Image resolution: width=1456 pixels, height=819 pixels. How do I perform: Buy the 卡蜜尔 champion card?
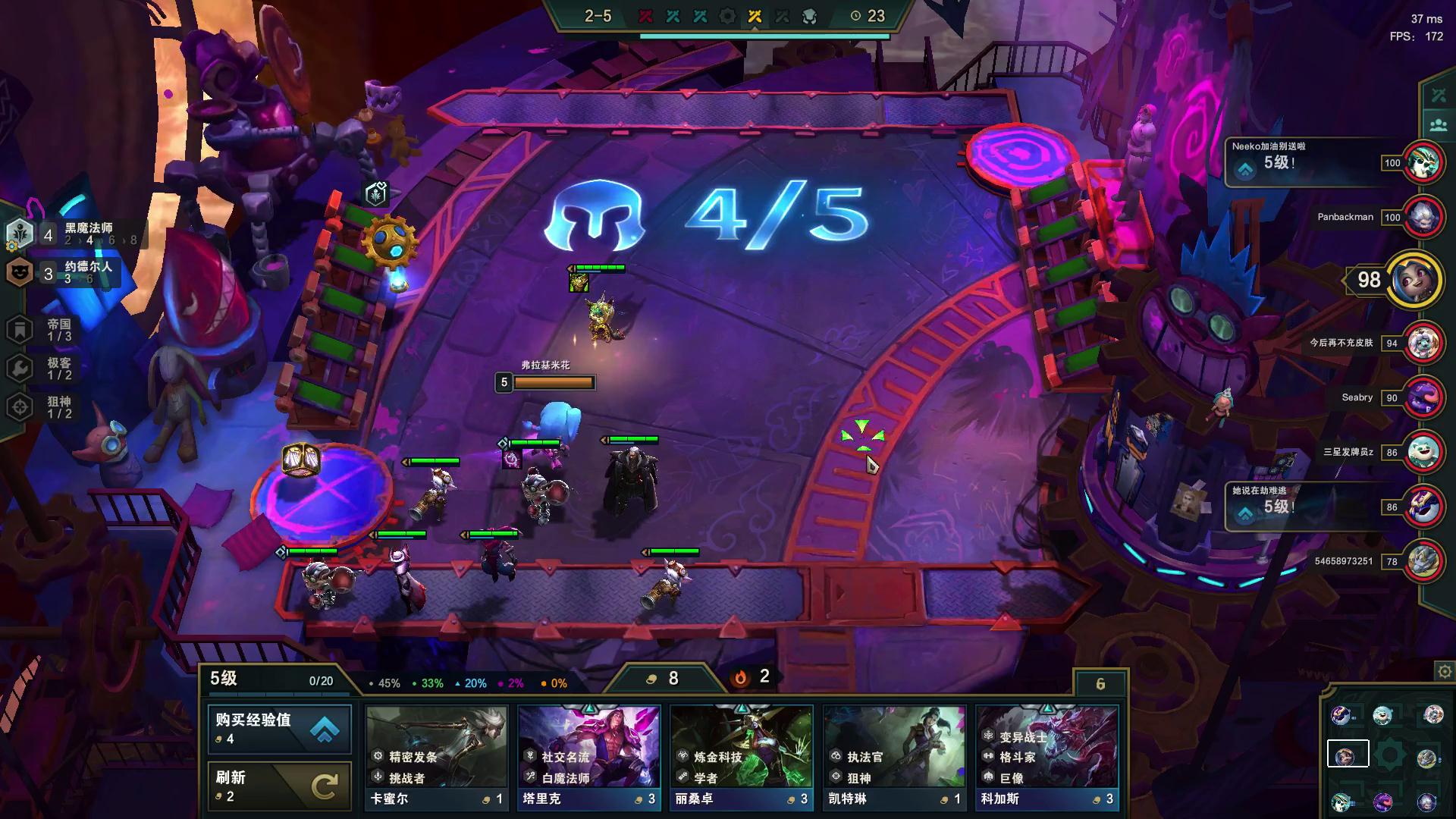coord(436,758)
